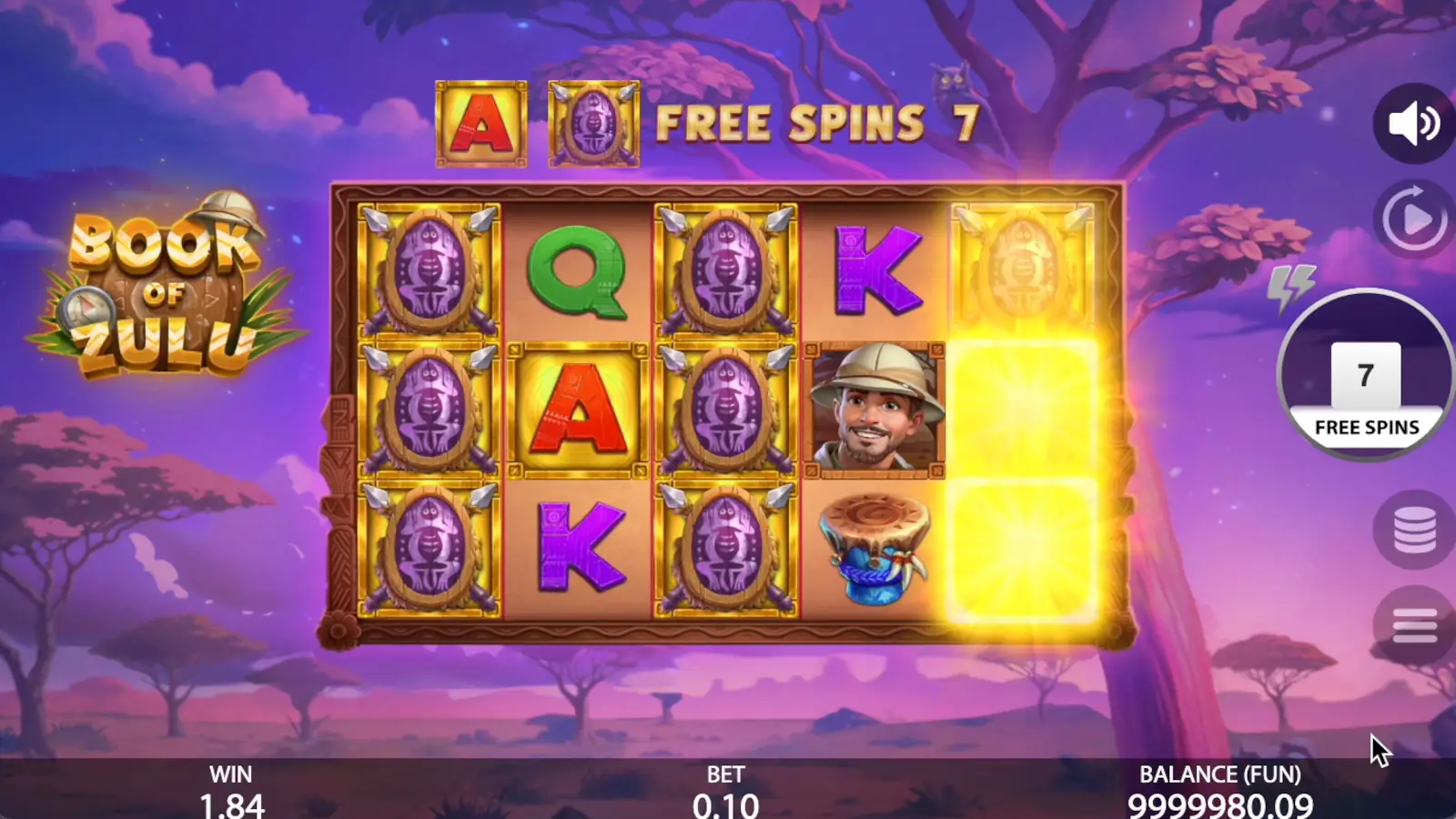The height and width of the screenshot is (819, 1456).
Task: Select the green Q symbol on reel two
Action: [580, 275]
